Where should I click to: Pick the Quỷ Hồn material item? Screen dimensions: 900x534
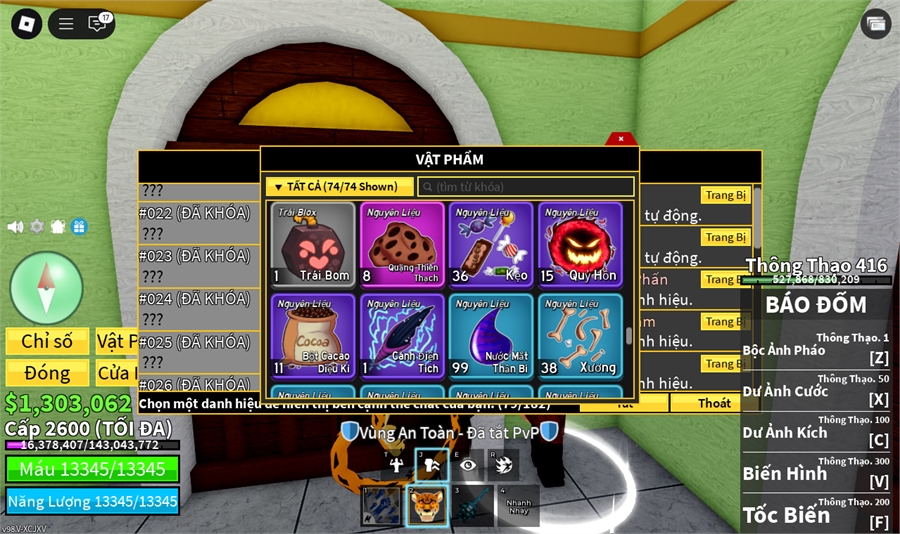click(x=580, y=245)
